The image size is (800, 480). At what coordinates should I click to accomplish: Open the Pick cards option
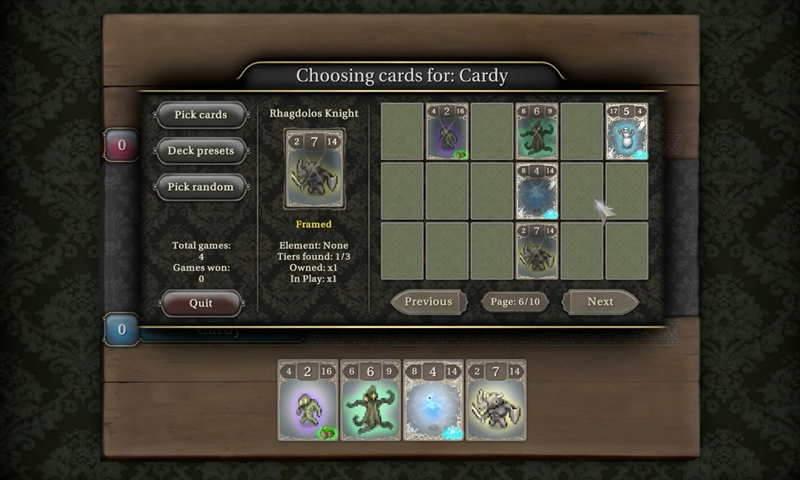[201, 115]
